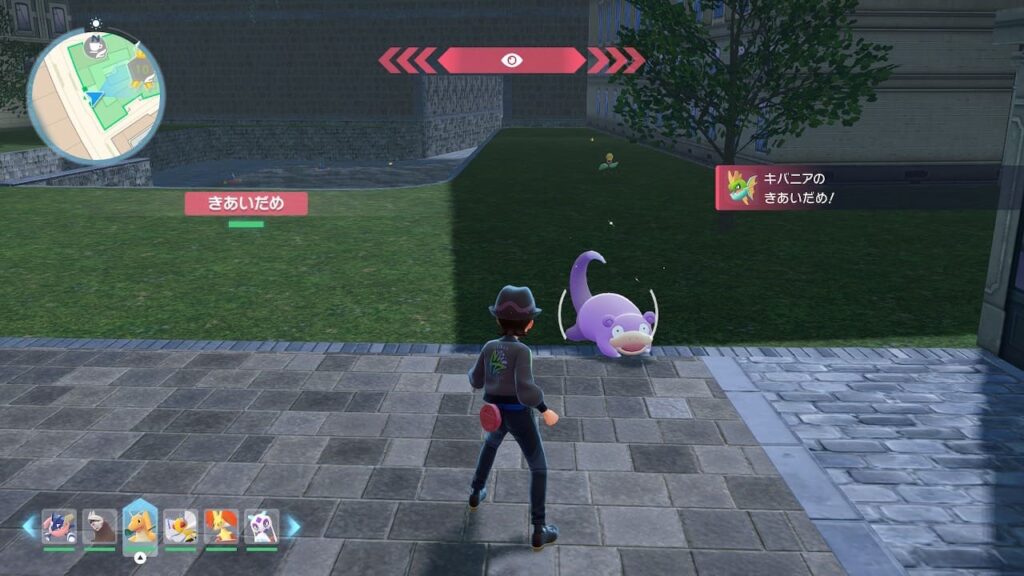Select the highlighted Dragonite party slot

tap(140, 525)
